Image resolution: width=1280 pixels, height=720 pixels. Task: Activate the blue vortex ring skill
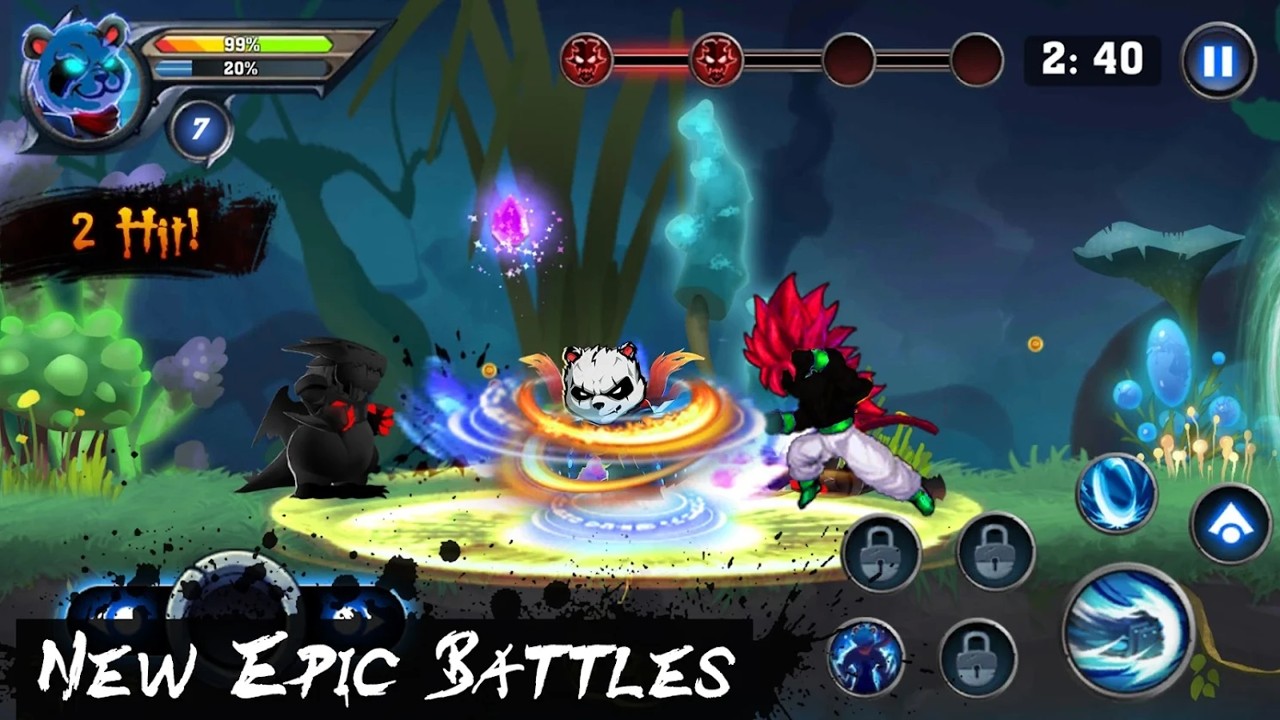tap(1116, 493)
